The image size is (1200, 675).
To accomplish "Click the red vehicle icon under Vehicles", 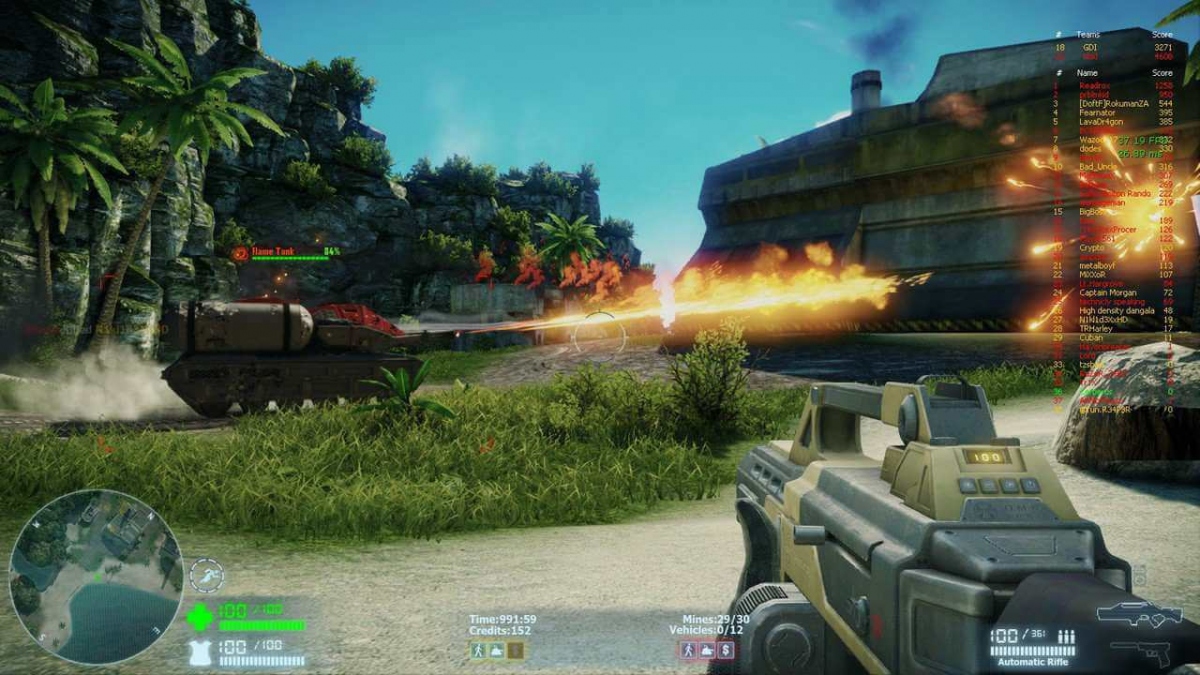I will pyautogui.click(x=706, y=650).
